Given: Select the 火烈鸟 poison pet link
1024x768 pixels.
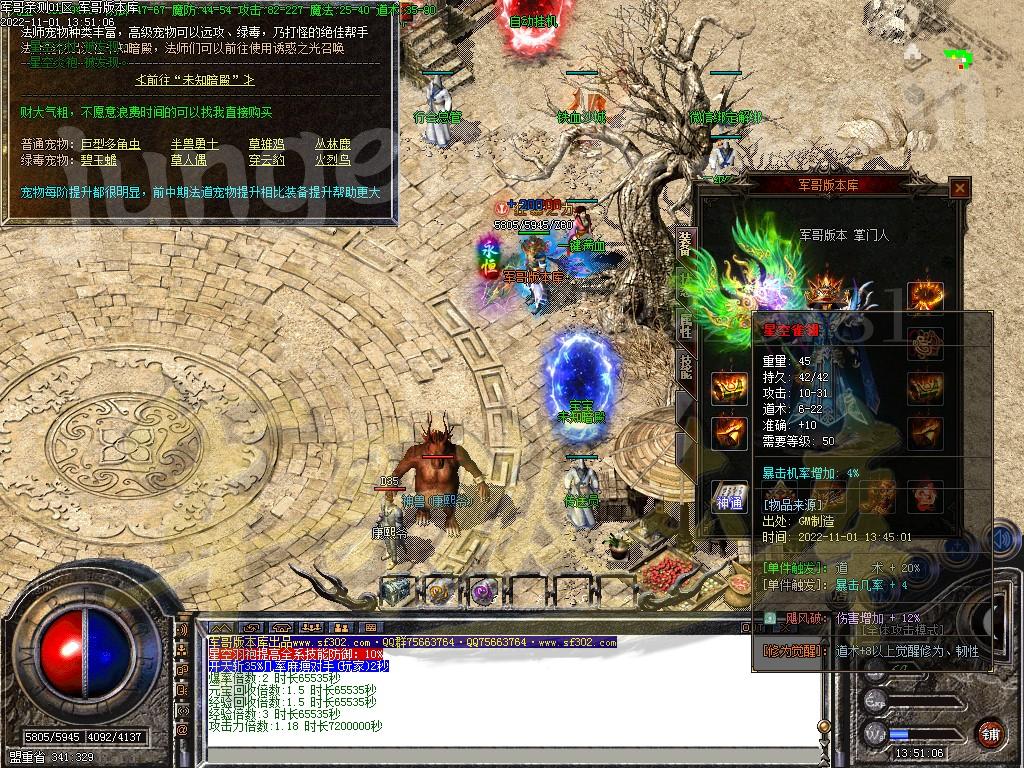Looking at the screenshot, I should pos(333,159).
